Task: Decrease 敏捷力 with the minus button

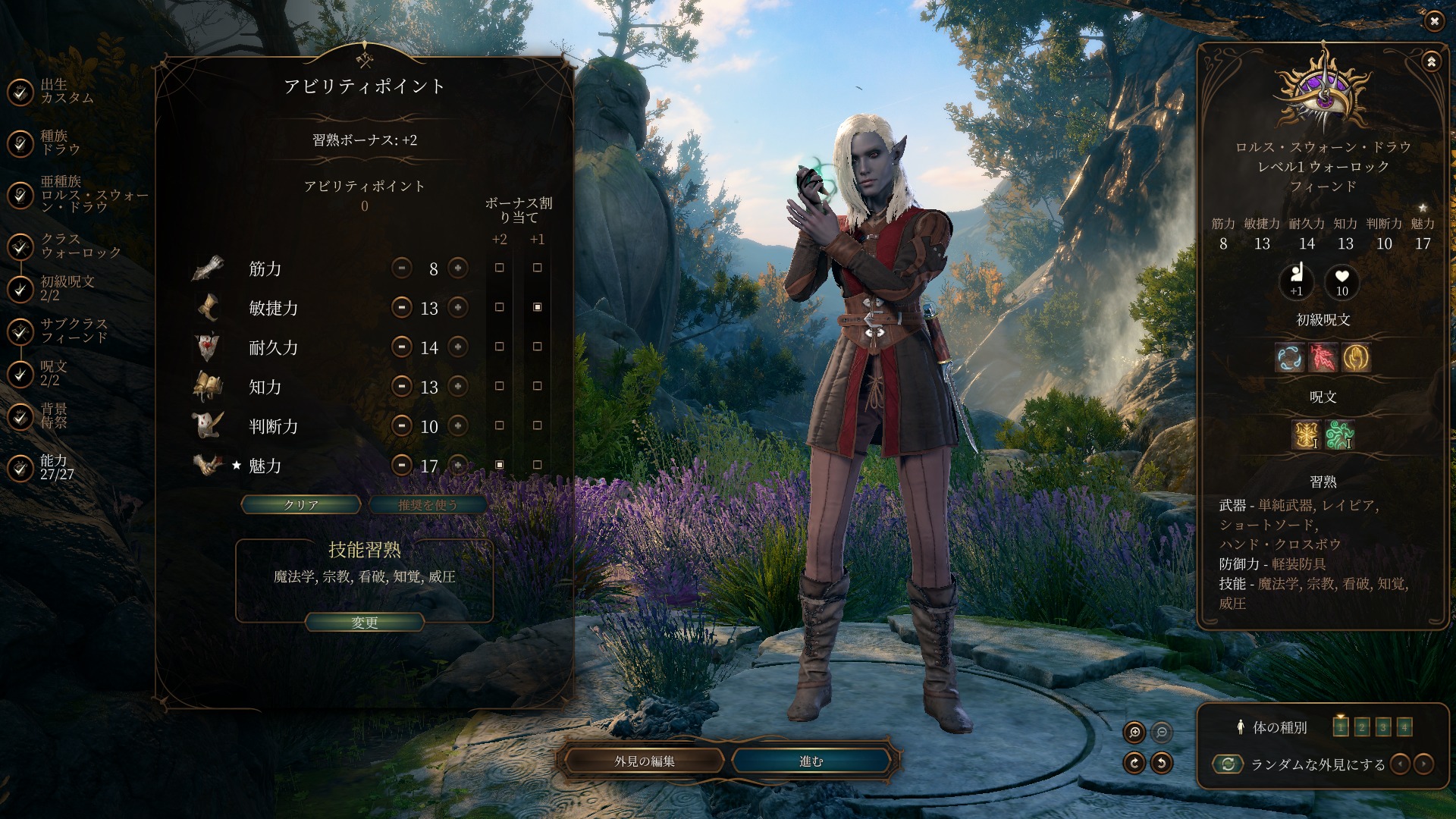Action: (x=402, y=308)
